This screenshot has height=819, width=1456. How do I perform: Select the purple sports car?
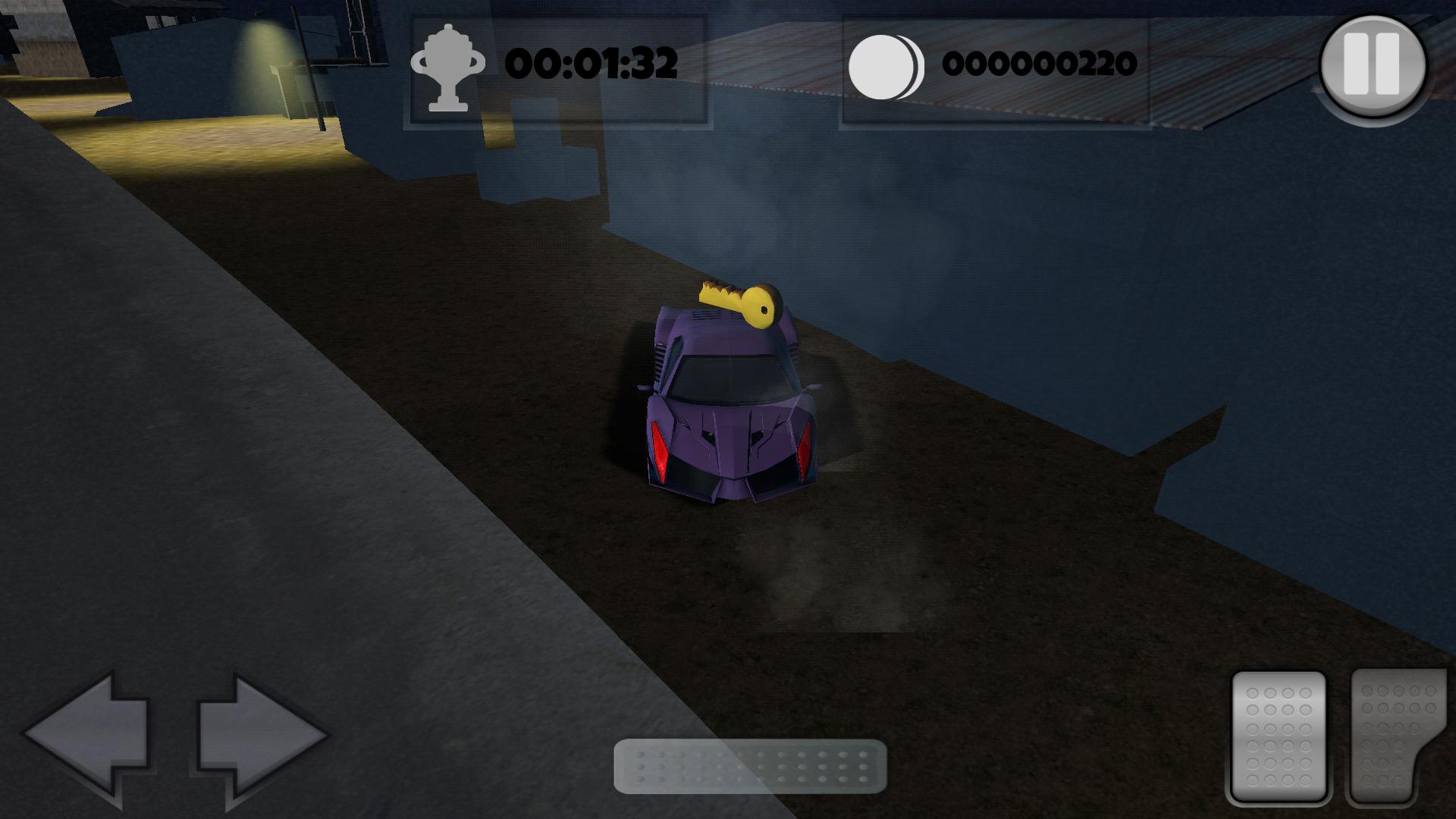tap(728, 409)
